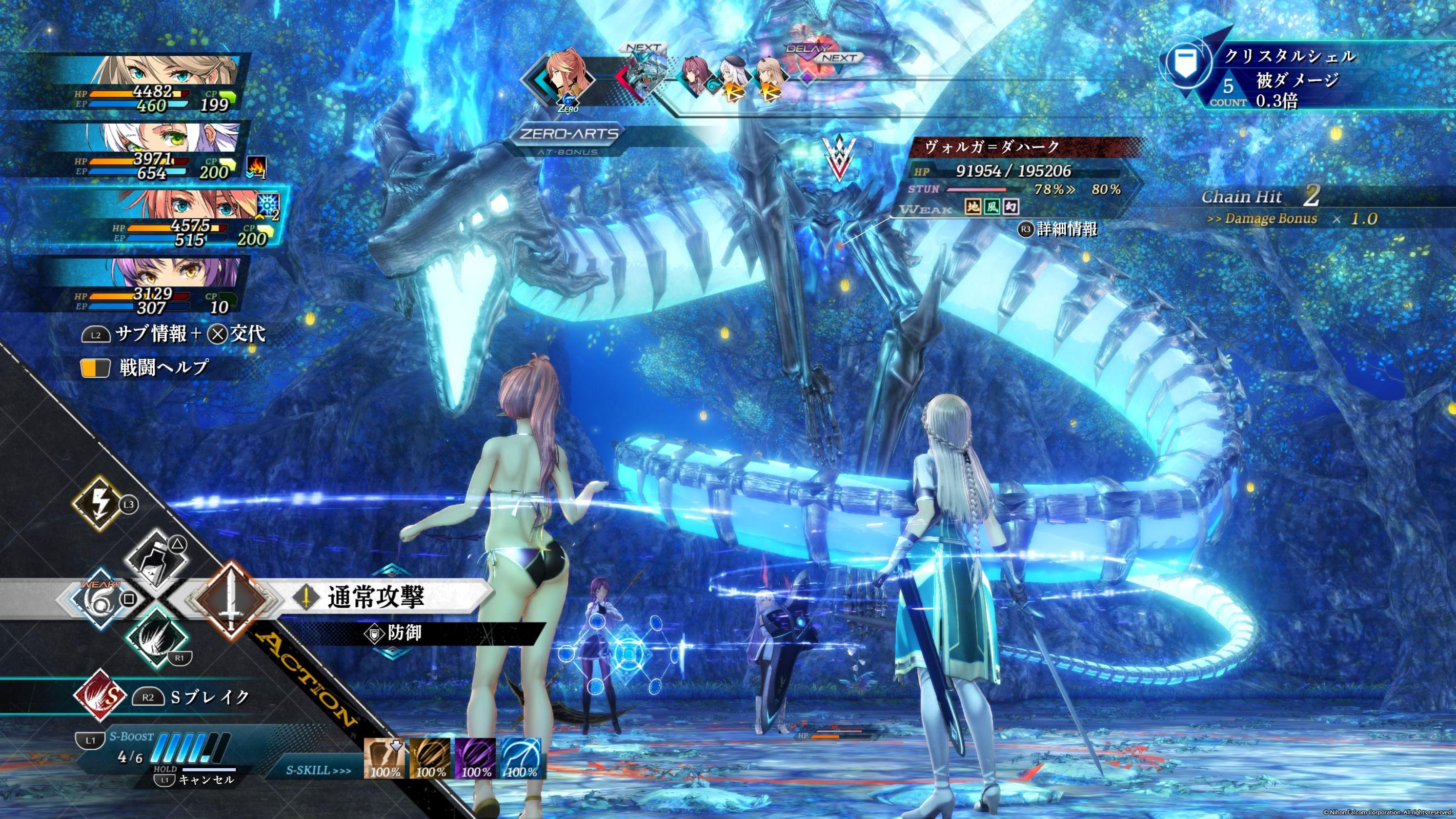Click the S-Boost gauge bars
The image size is (1456, 819).
(x=193, y=749)
